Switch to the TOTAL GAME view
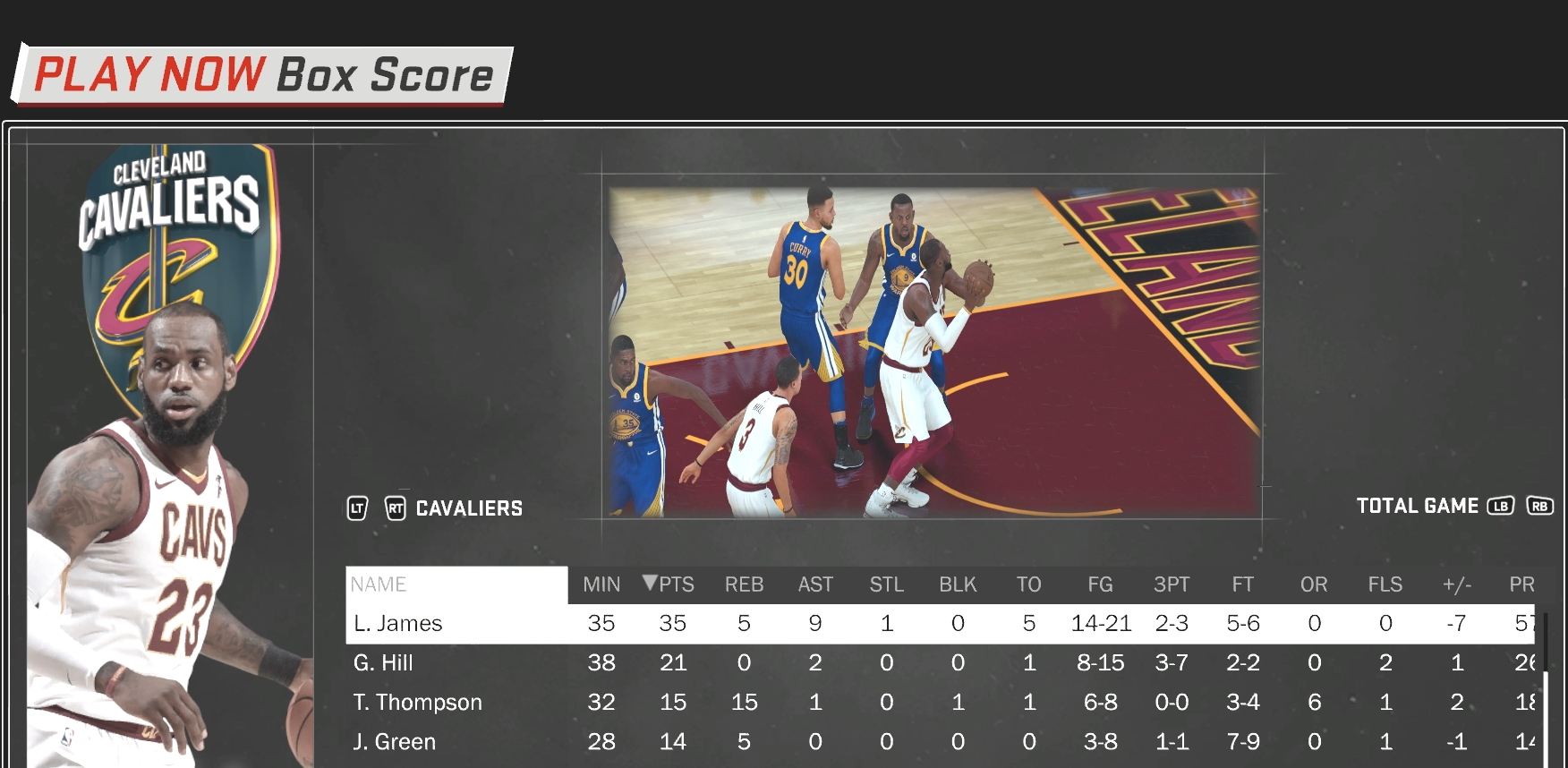 coord(1417,506)
